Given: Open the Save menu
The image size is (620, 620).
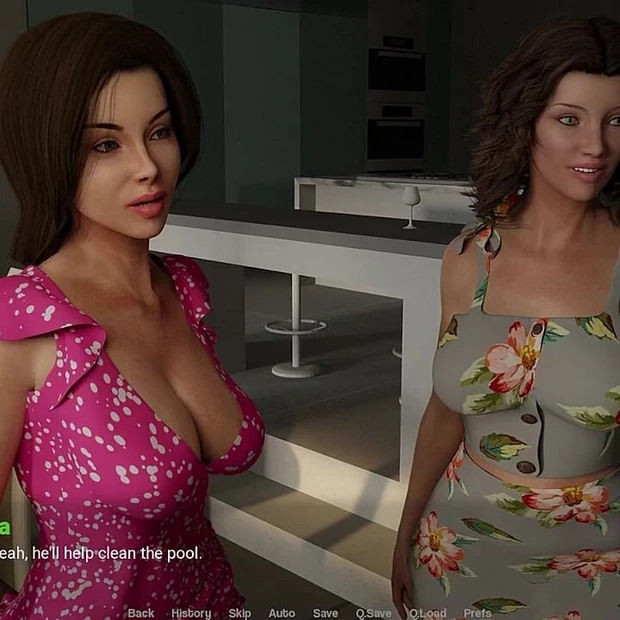Looking at the screenshot, I should tap(325, 613).
